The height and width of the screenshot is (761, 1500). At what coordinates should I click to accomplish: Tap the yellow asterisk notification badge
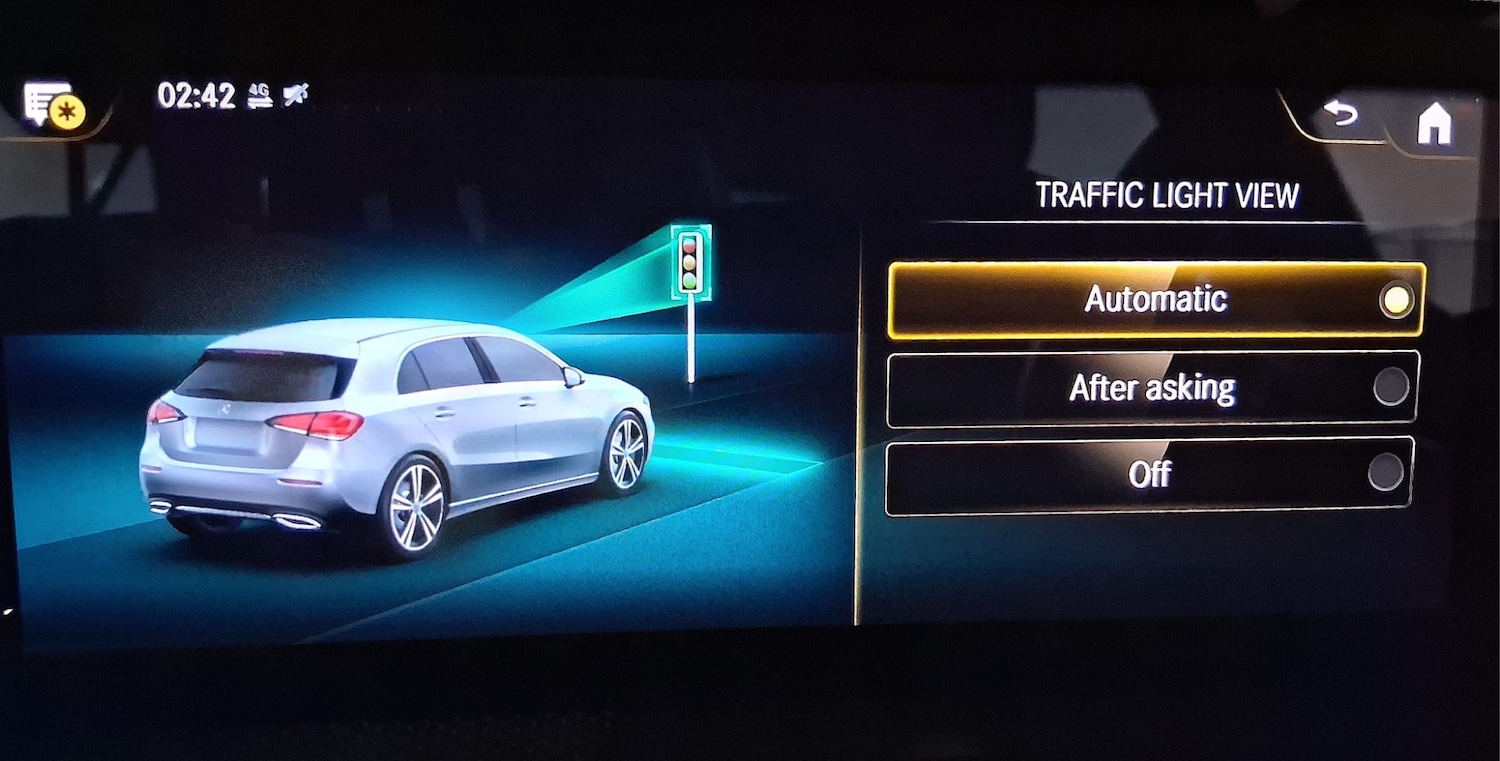(x=67, y=113)
